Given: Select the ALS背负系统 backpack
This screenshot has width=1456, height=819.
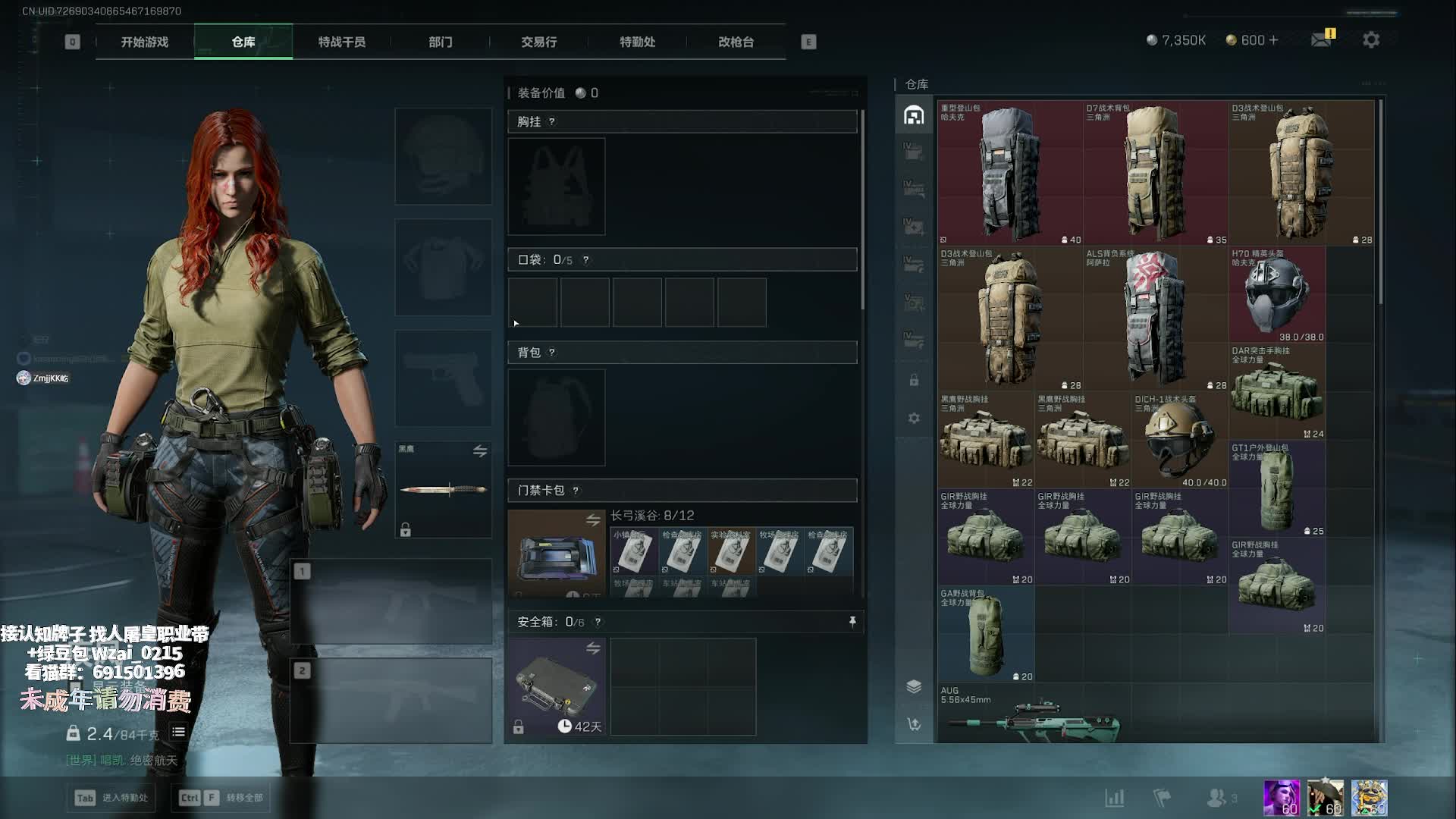Looking at the screenshot, I should [1155, 320].
